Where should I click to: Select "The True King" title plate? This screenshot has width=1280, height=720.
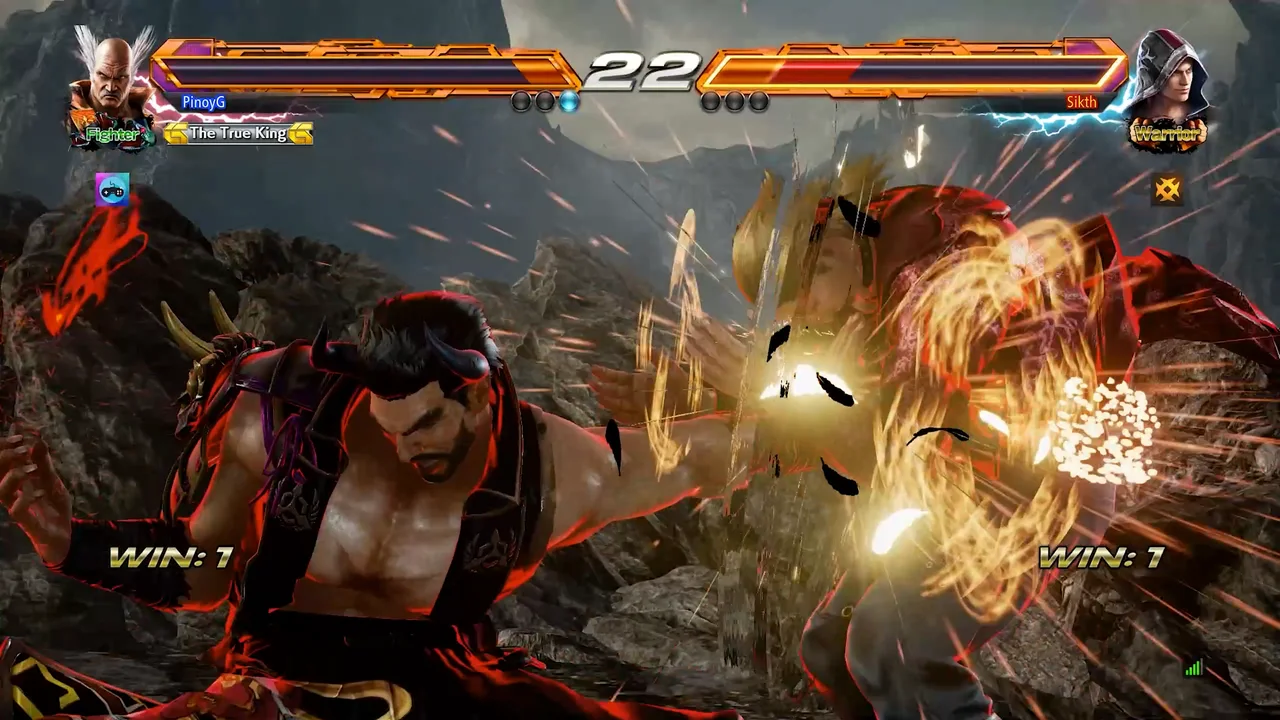coord(238,133)
